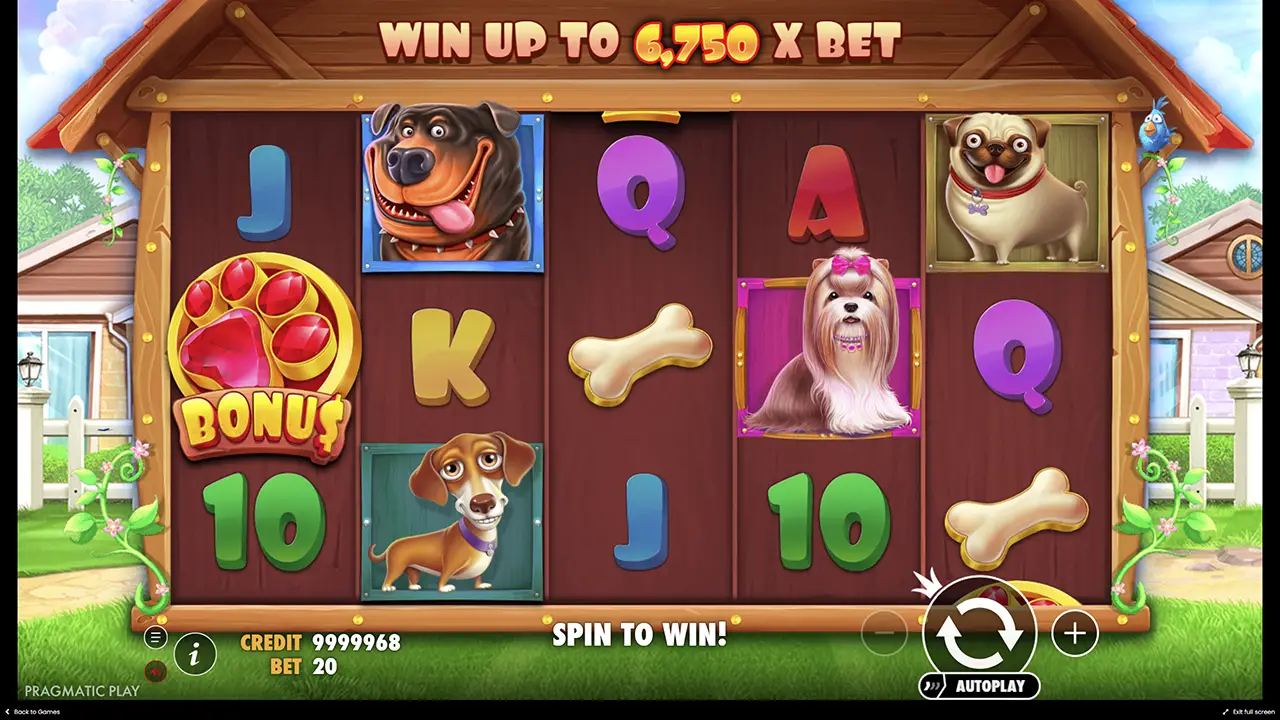Click the minus icon to lower bet
The height and width of the screenshot is (720, 1280).
pyautogui.click(x=886, y=633)
